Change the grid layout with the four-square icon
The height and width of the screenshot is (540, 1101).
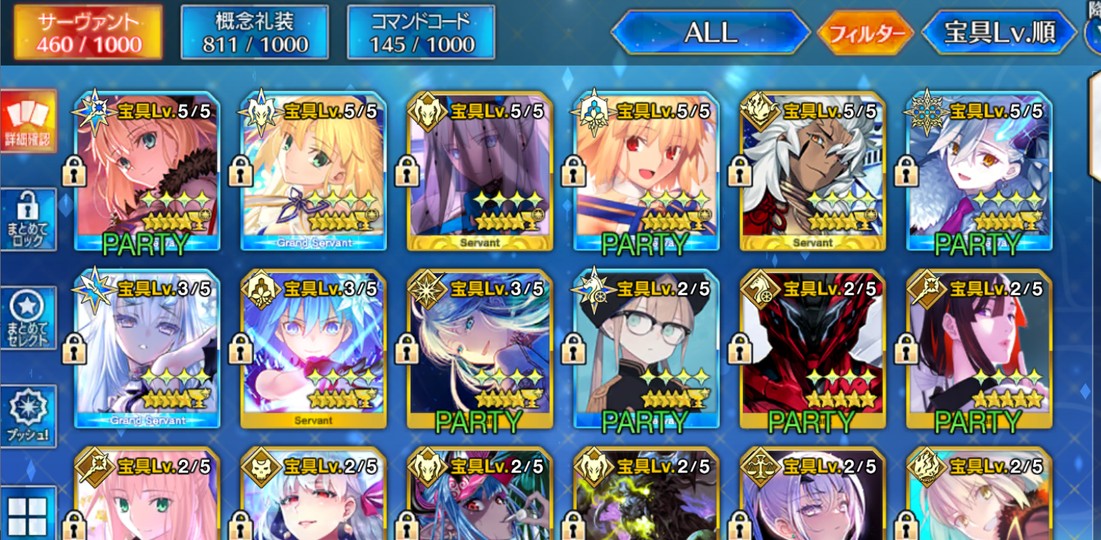click(27, 514)
